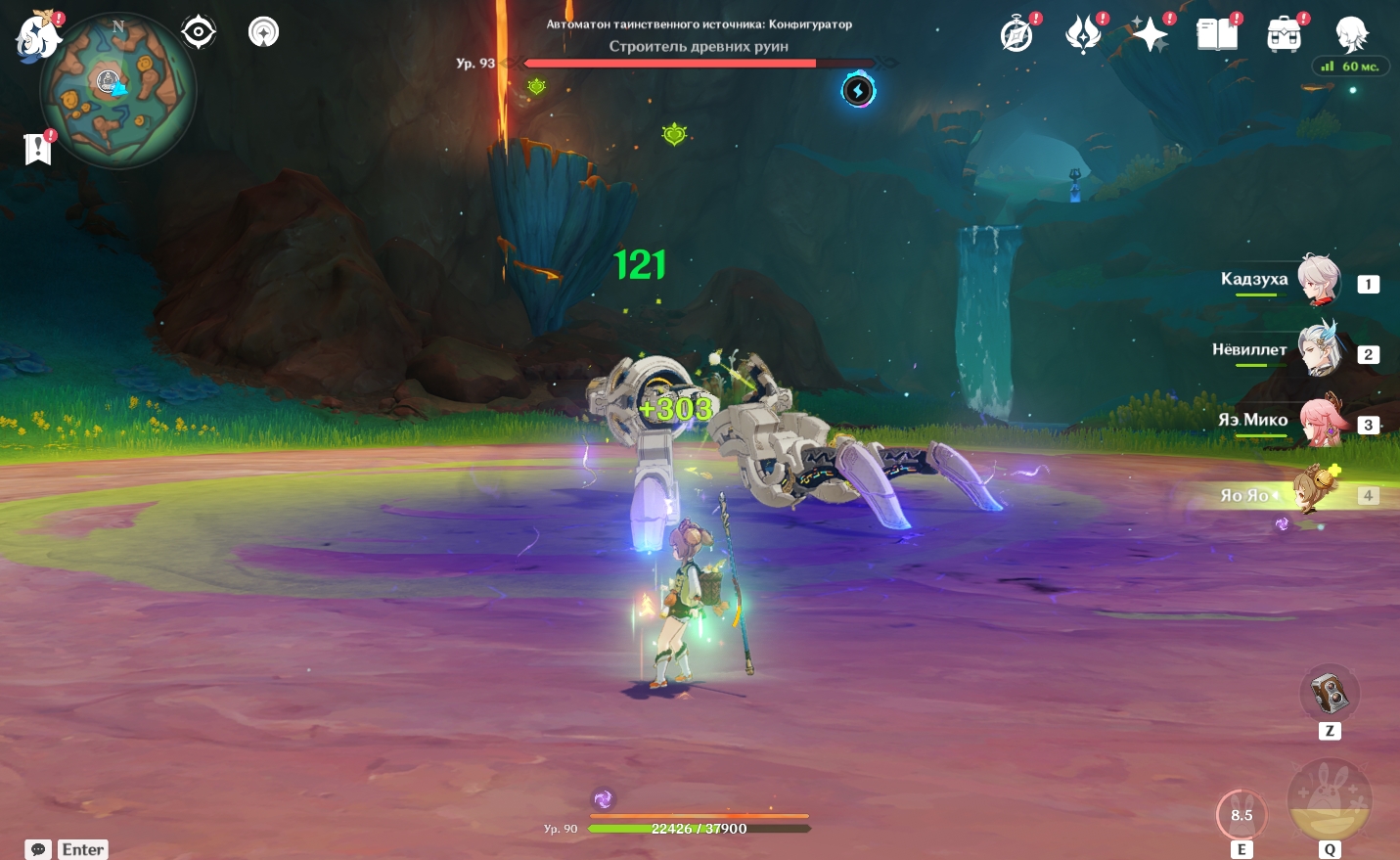
Task: Open the Wish star icon
Action: pos(1150,35)
